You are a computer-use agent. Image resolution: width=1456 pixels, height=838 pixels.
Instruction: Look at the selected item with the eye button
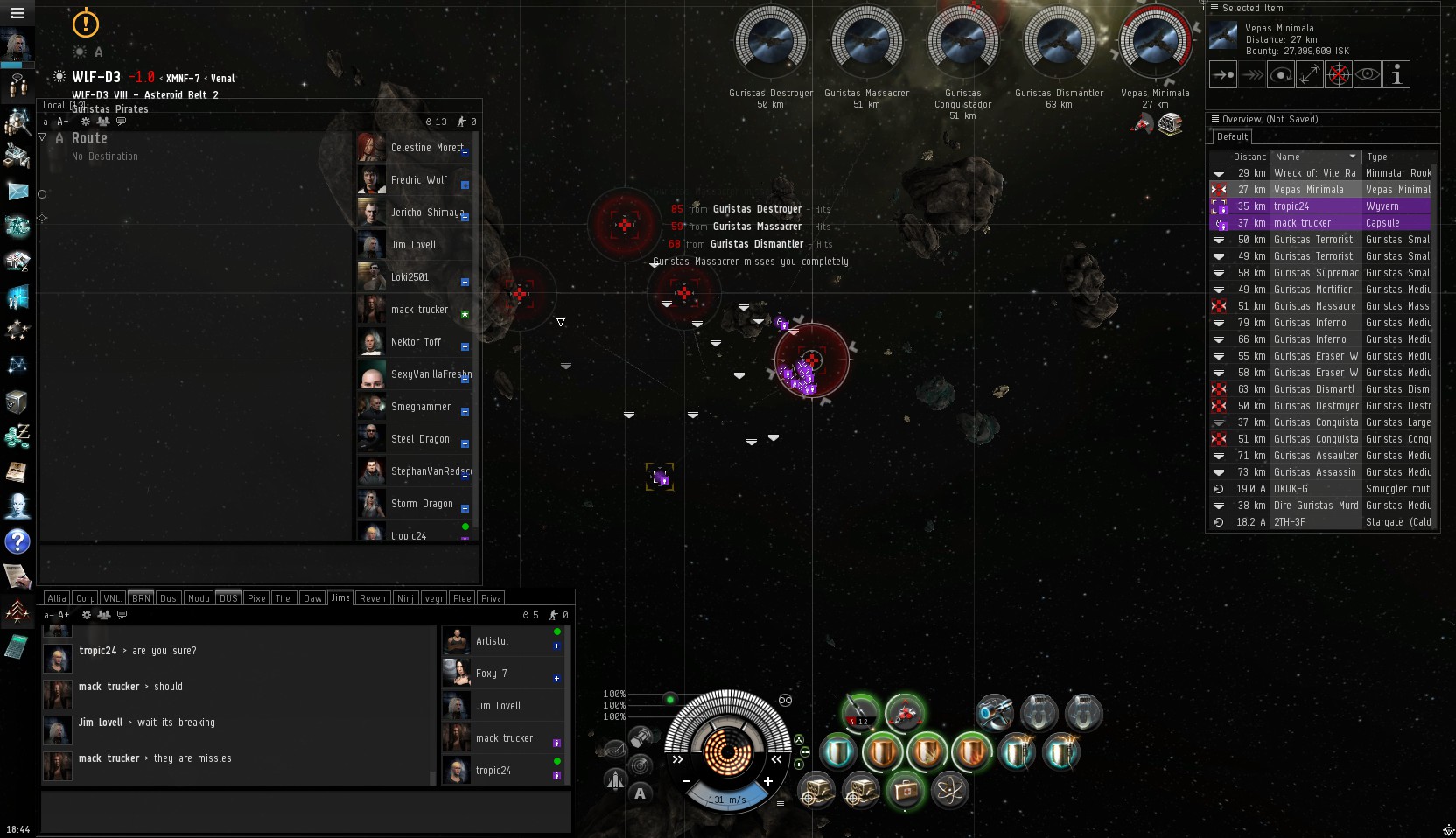point(1368,75)
